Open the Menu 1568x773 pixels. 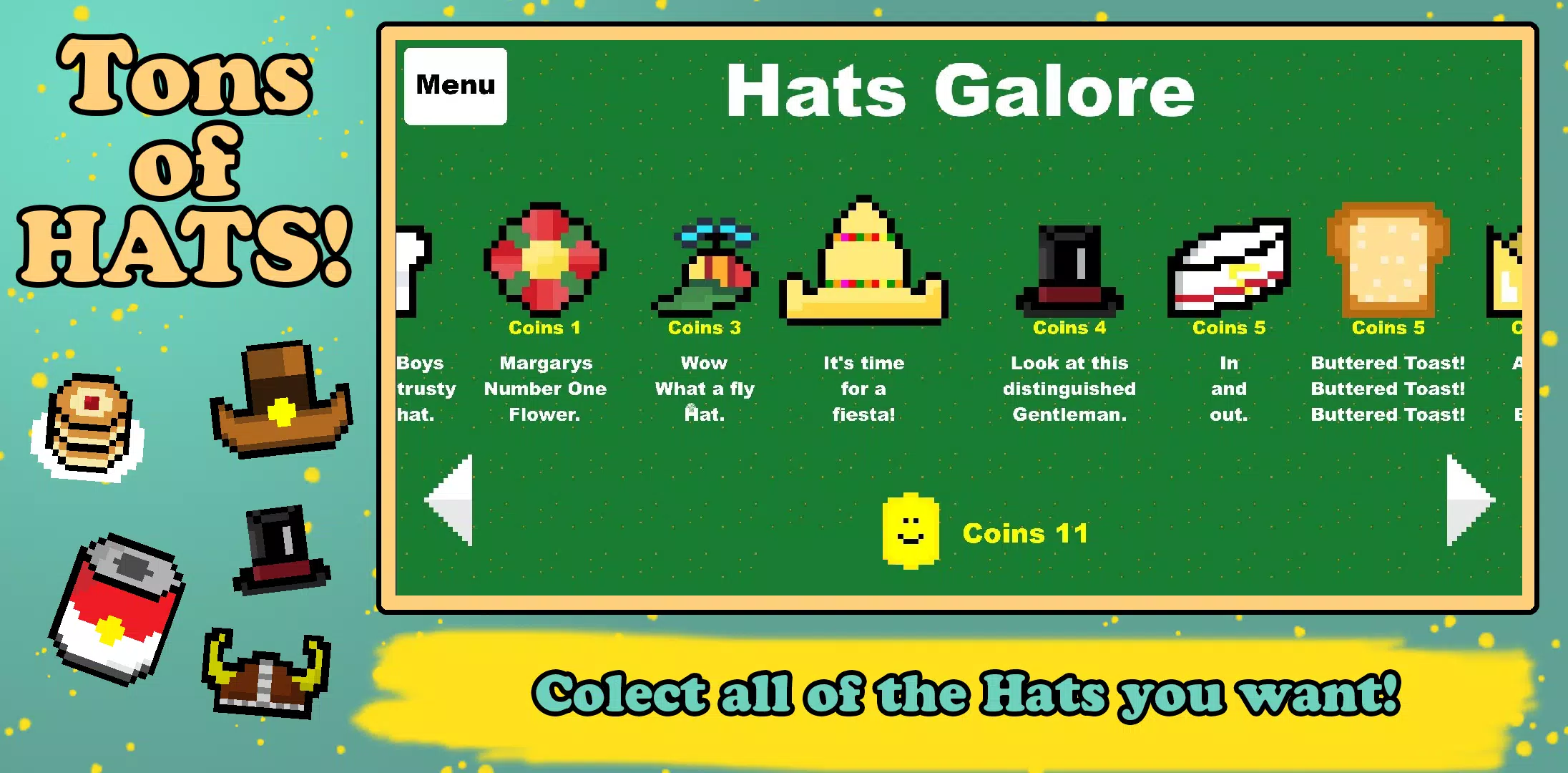click(x=455, y=84)
